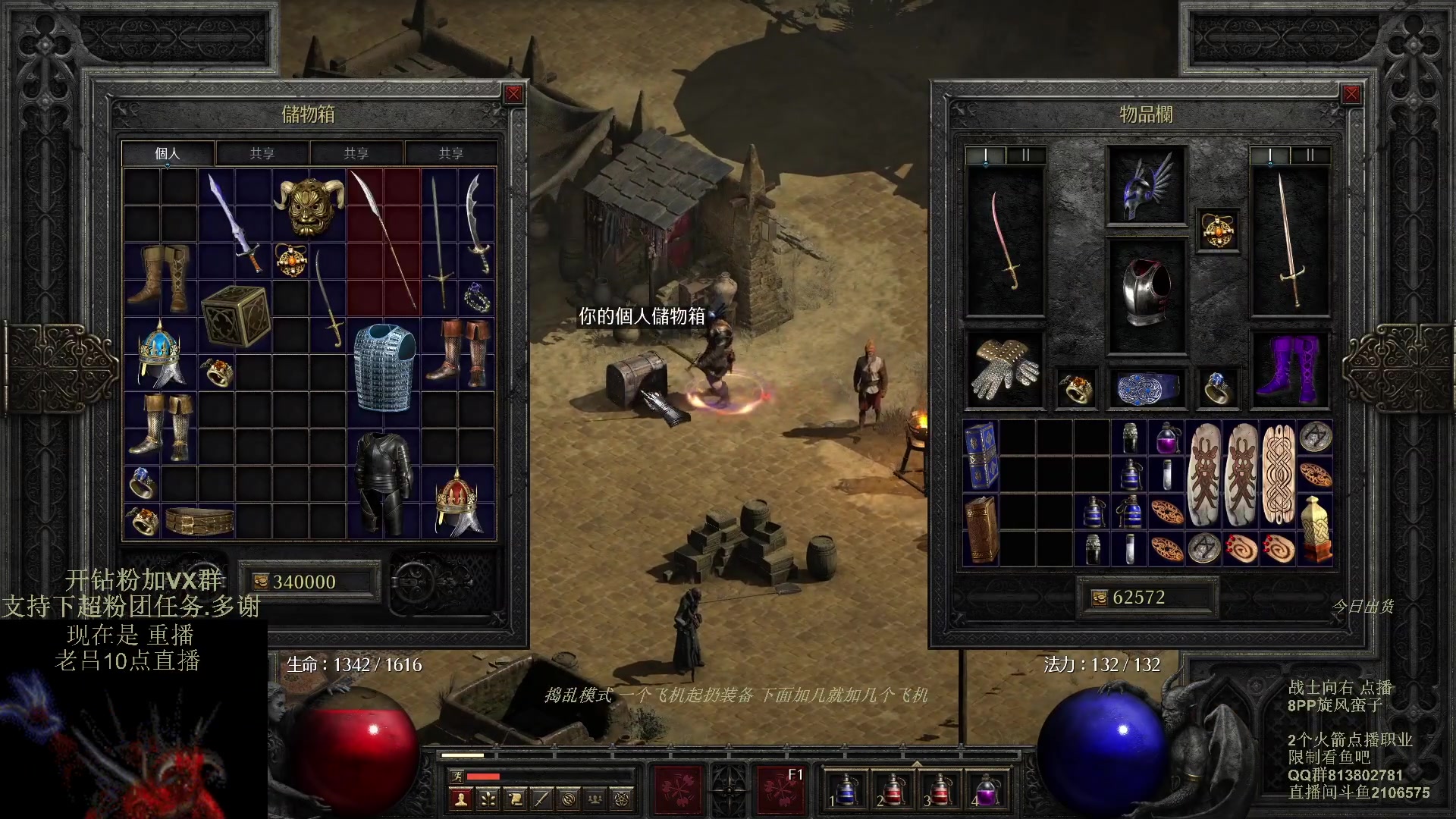The width and height of the screenshot is (1456, 819).
Task: Select the golden belt in stash
Action: (x=199, y=522)
